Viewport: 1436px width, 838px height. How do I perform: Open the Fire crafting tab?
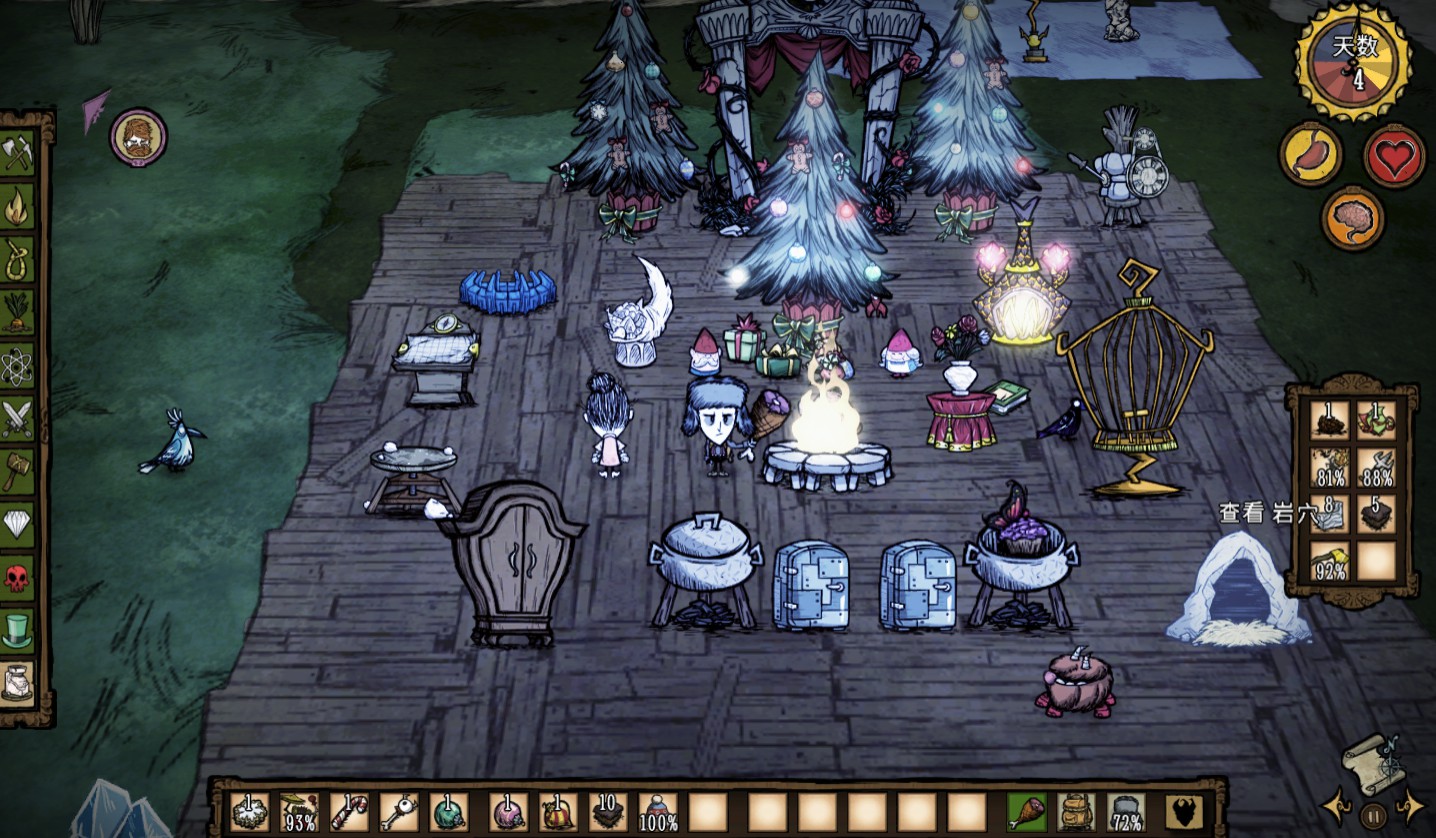coord(18,207)
